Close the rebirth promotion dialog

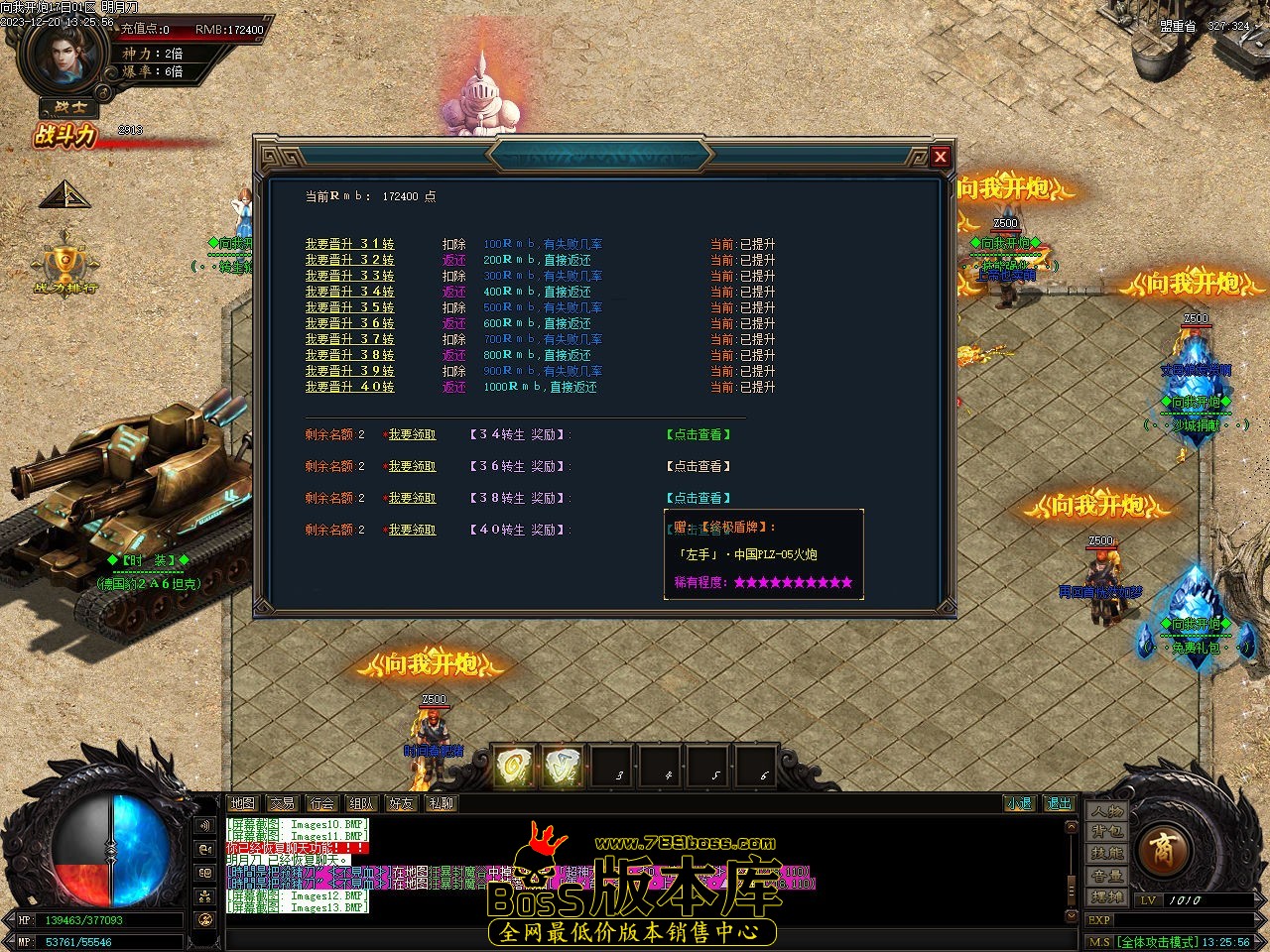[x=940, y=156]
